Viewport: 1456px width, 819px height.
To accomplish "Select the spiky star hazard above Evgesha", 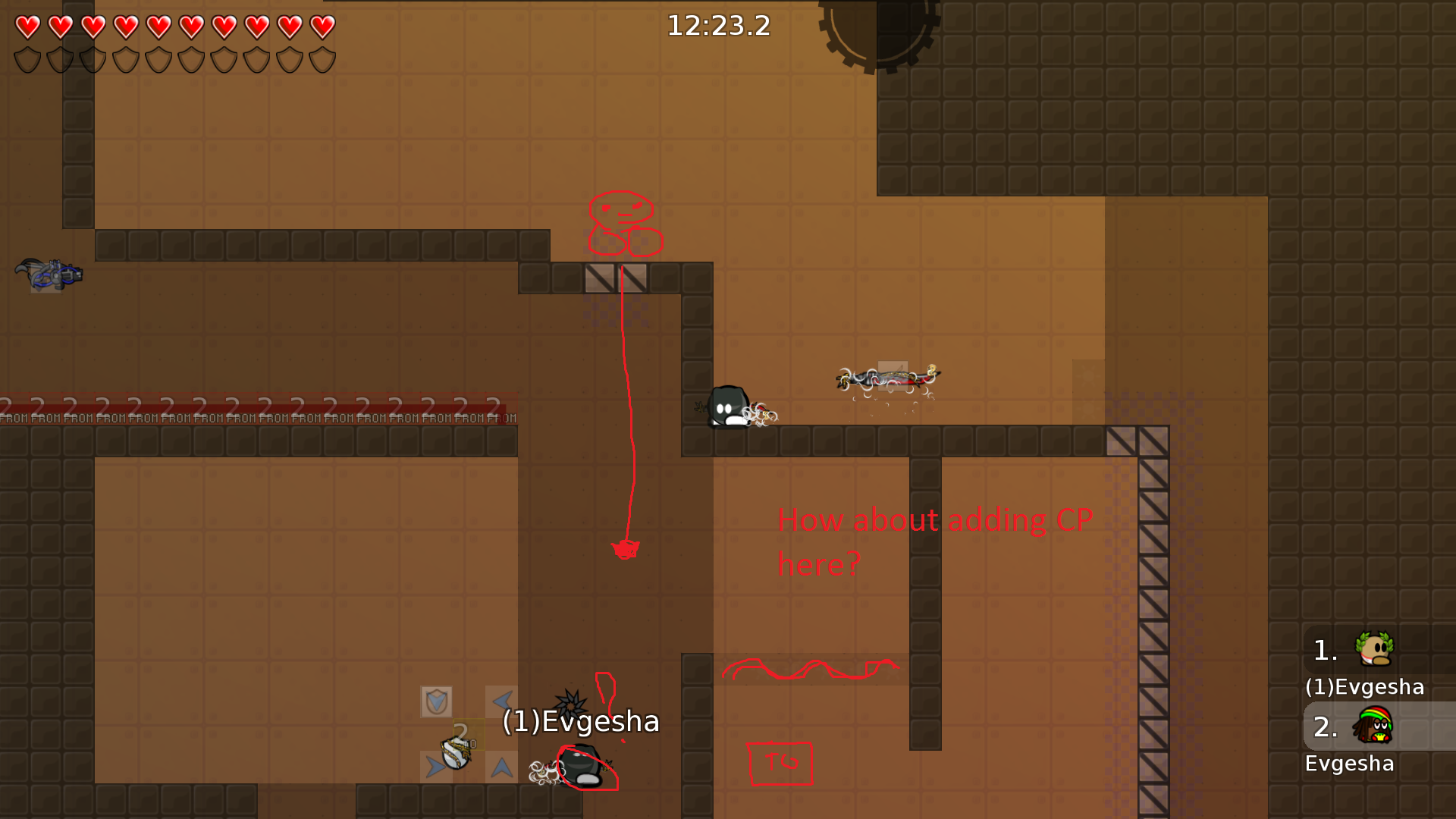I will [570, 704].
